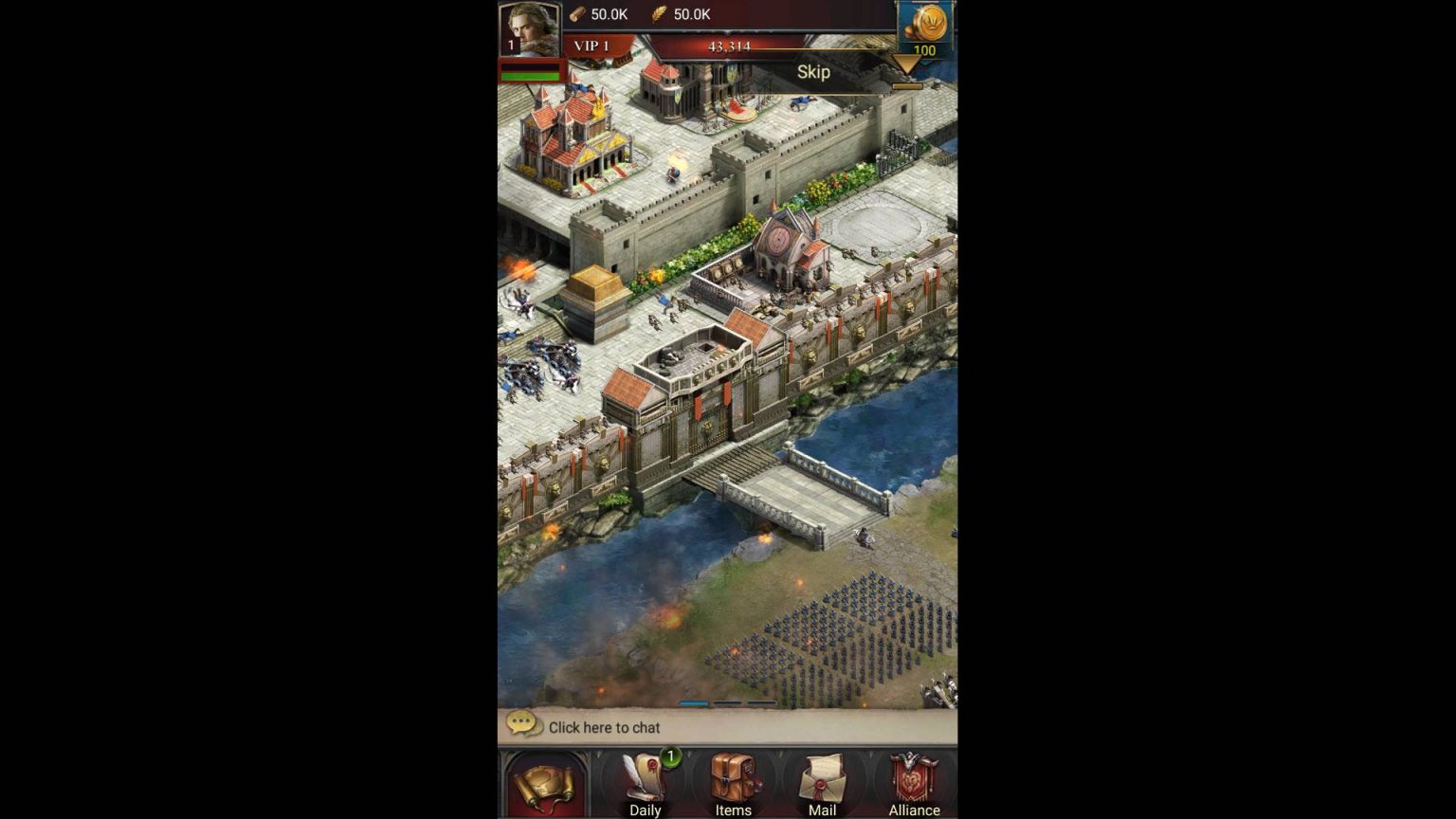Open the gold coin shop
Viewport: 1456px width, 819px height.
coord(926,28)
